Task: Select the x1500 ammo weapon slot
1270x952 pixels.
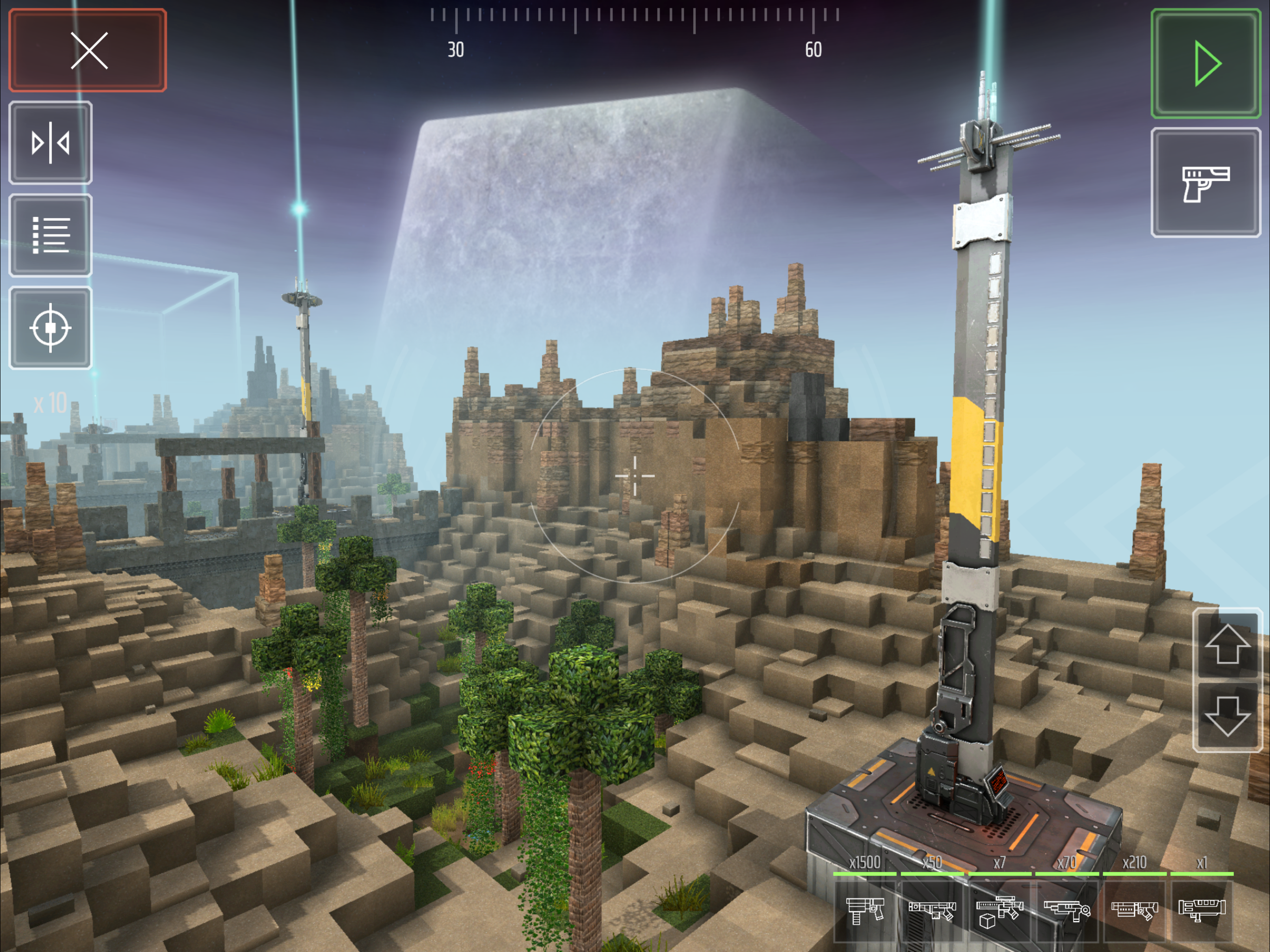Action: click(x=865, y=910)
